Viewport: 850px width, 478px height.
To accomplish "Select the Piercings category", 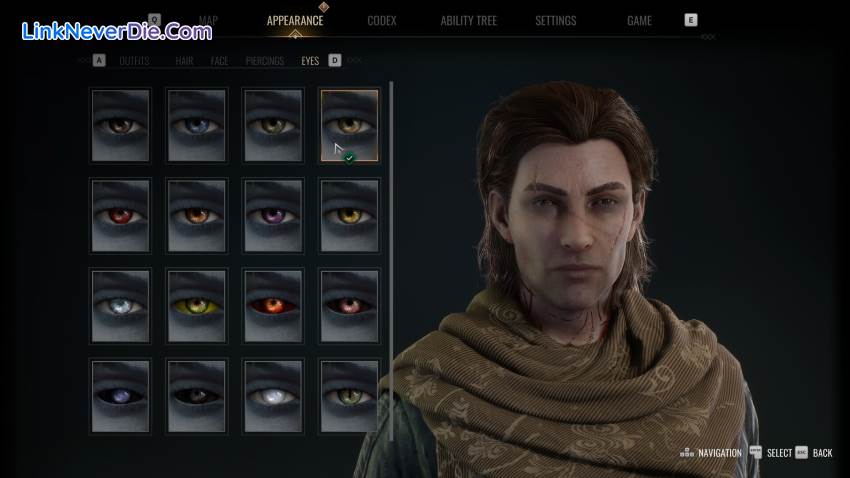I will pyautogui.click(x=265, y=61).
